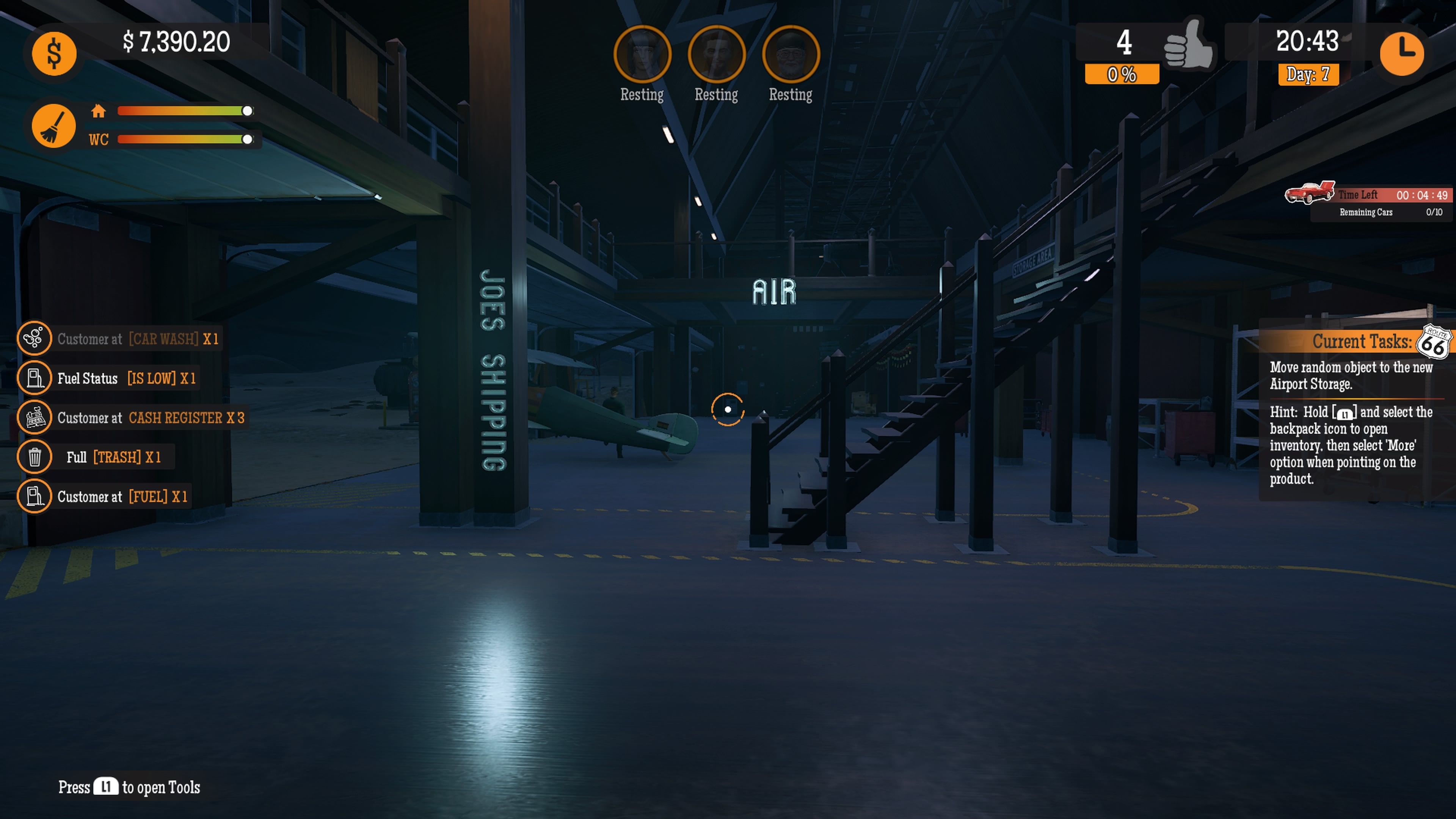Select the Customer at FUEL notification row
Screen dimensions: 1456x819
122,496
